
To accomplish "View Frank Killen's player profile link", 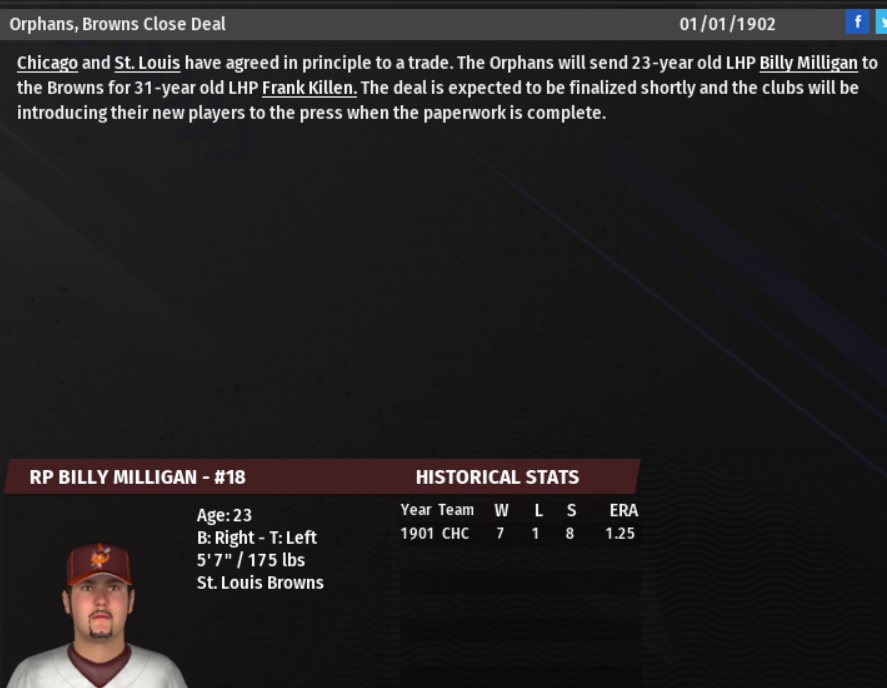I will click(309, 88).
